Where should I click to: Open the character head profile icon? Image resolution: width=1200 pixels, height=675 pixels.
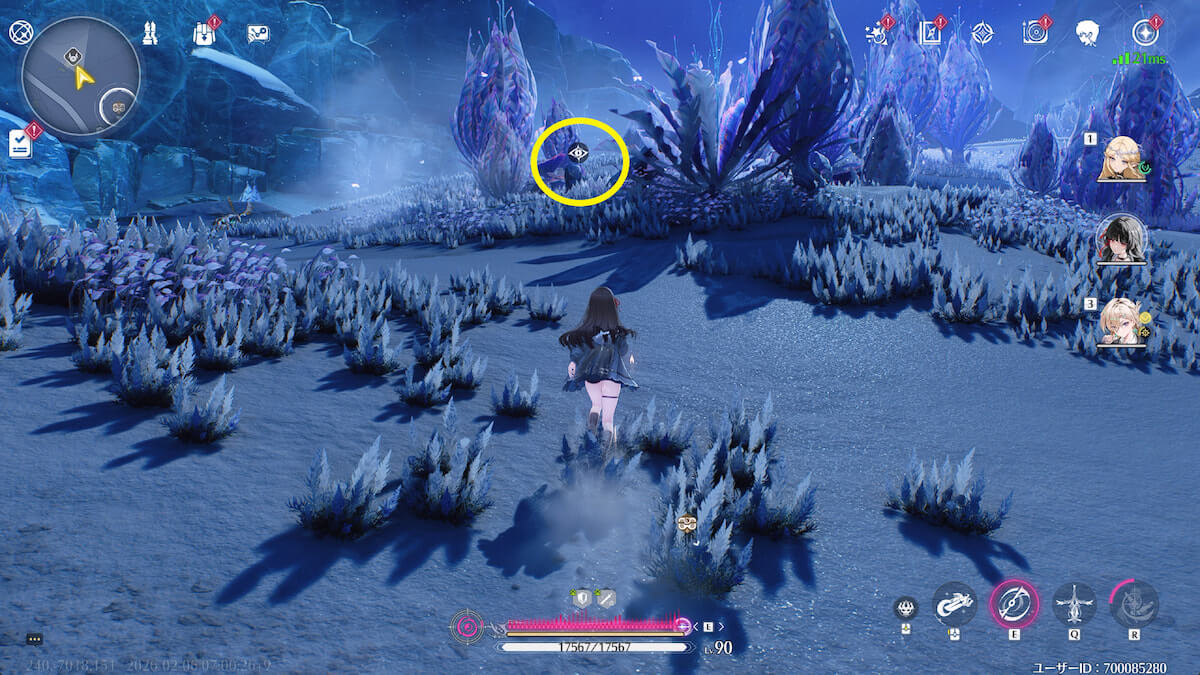coord(1088,33)
